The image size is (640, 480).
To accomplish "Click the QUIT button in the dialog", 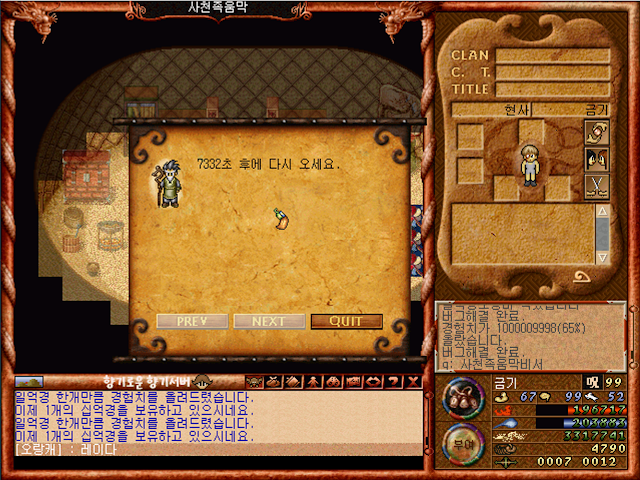I will [346, 322].
